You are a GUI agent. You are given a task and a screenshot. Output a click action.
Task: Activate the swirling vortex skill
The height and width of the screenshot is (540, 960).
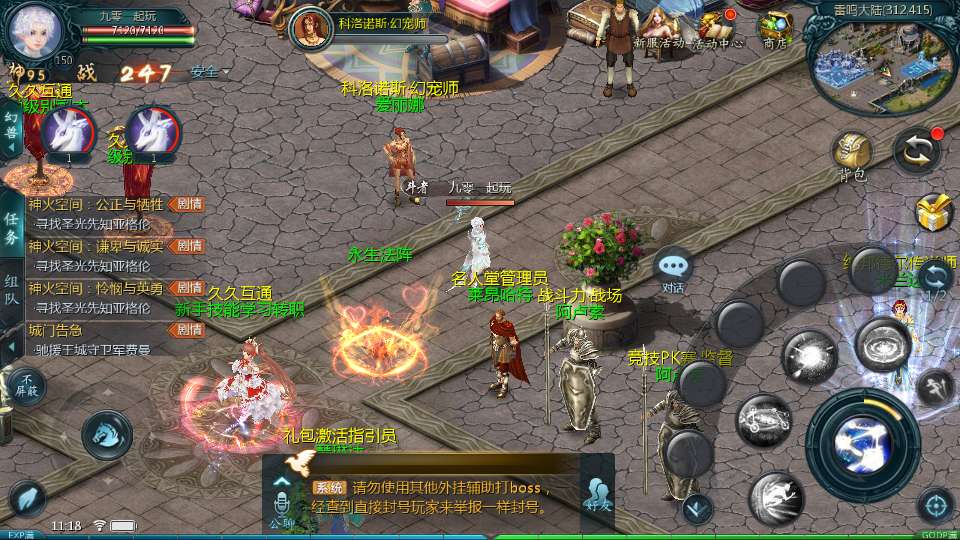tap(883, 345)
